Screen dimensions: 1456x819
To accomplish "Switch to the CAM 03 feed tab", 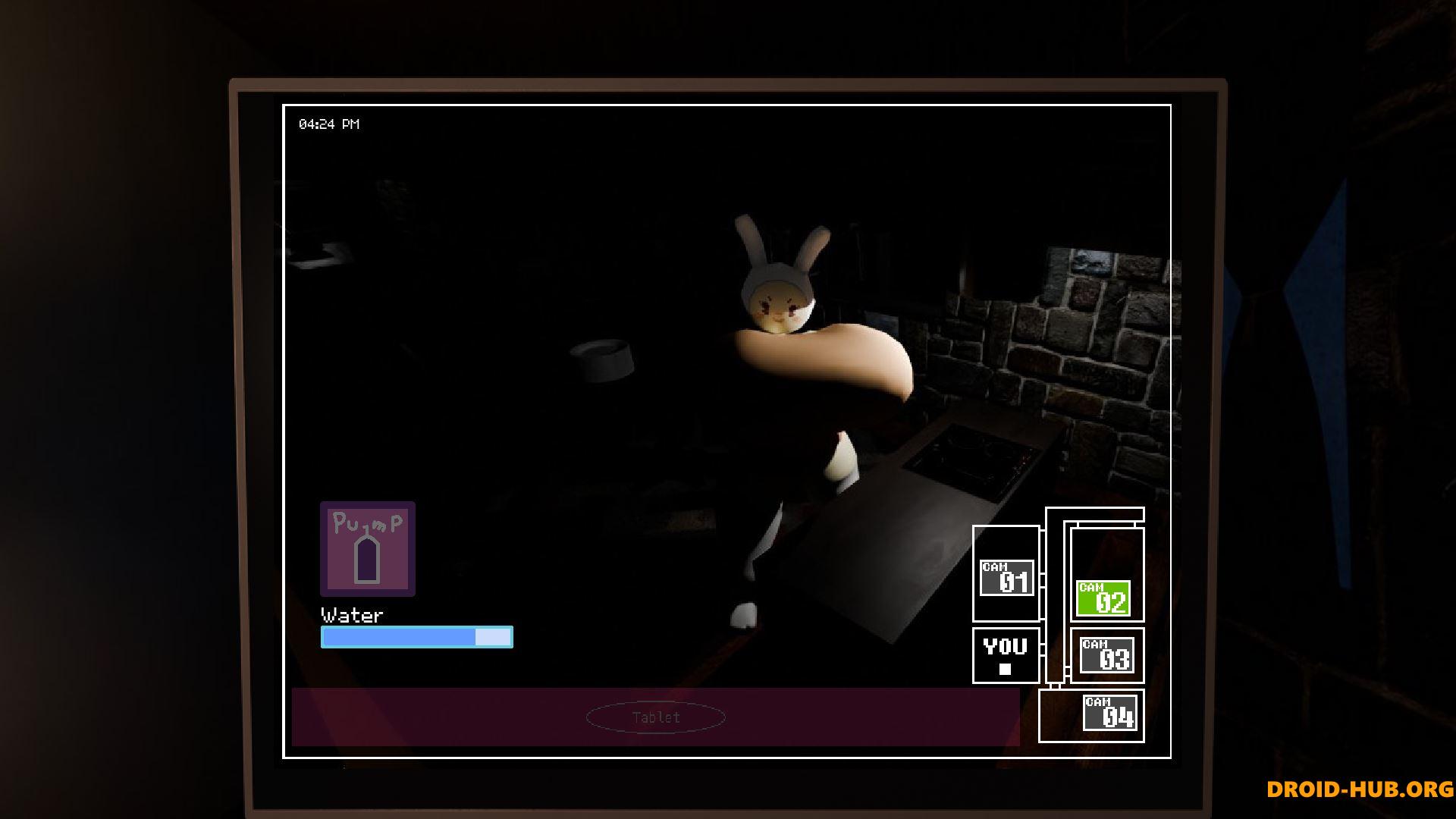I will [x=1106, y=657].
